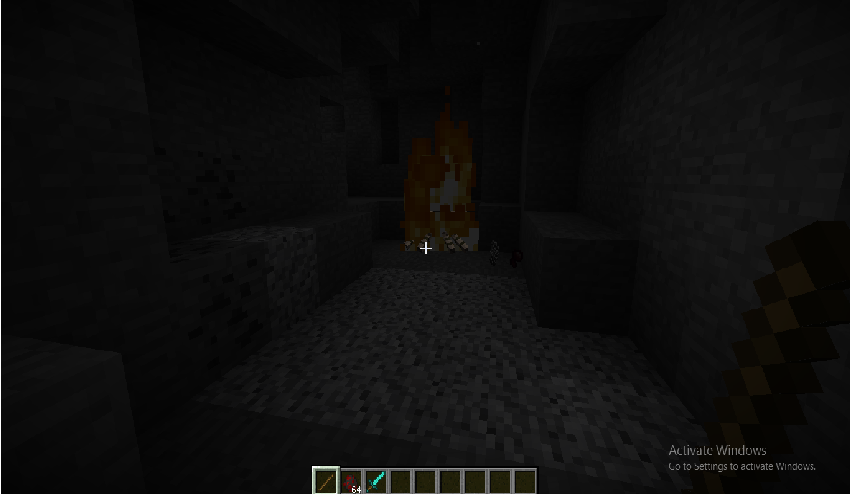Select the stick hotbar slot
The height and width of the screenshot is (494, 850).
click(326, 481)
